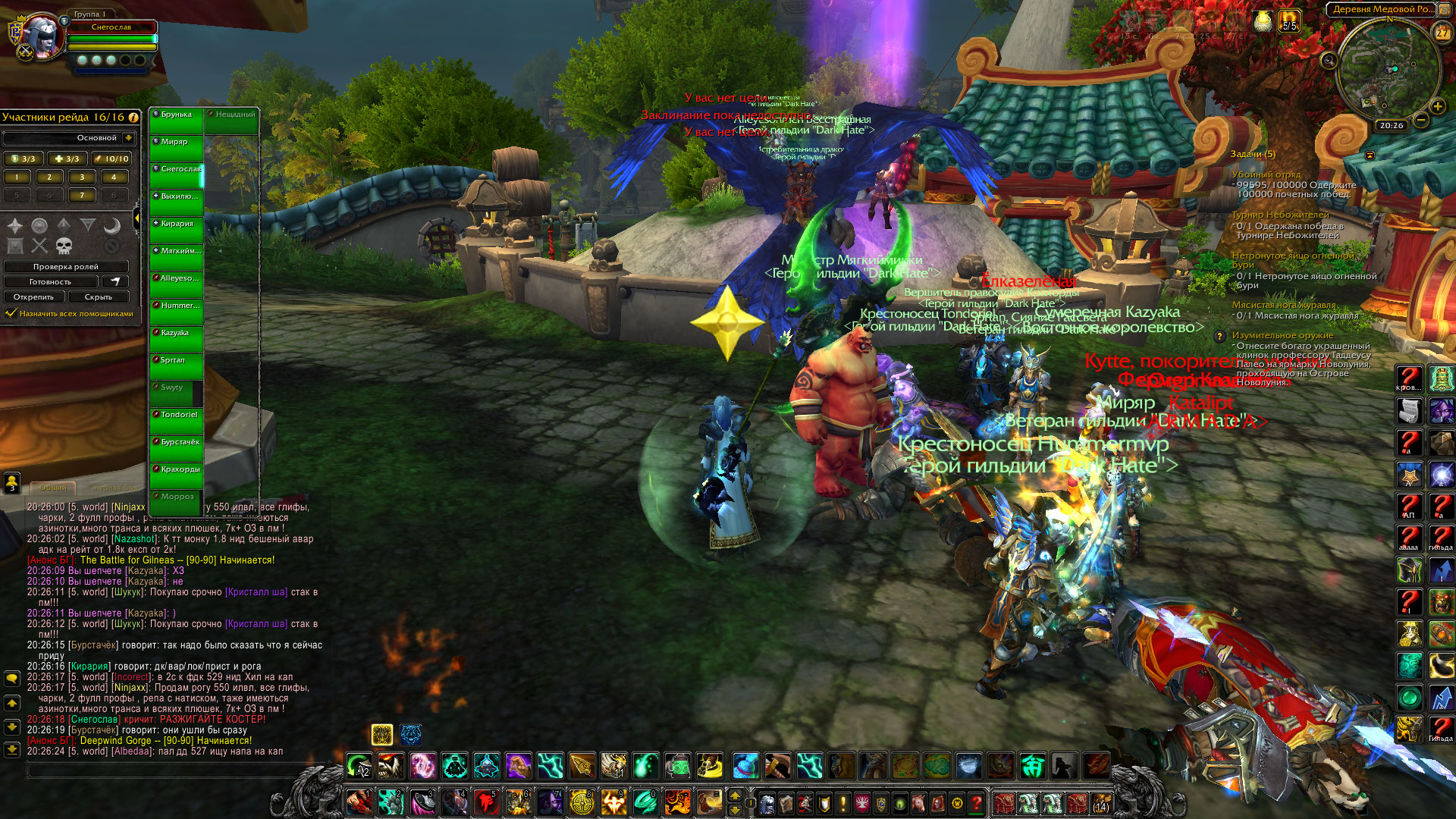The height and width of the screenshot is (819, 1456).
Task: Open the red question mark help button
Action: [977, 802]
